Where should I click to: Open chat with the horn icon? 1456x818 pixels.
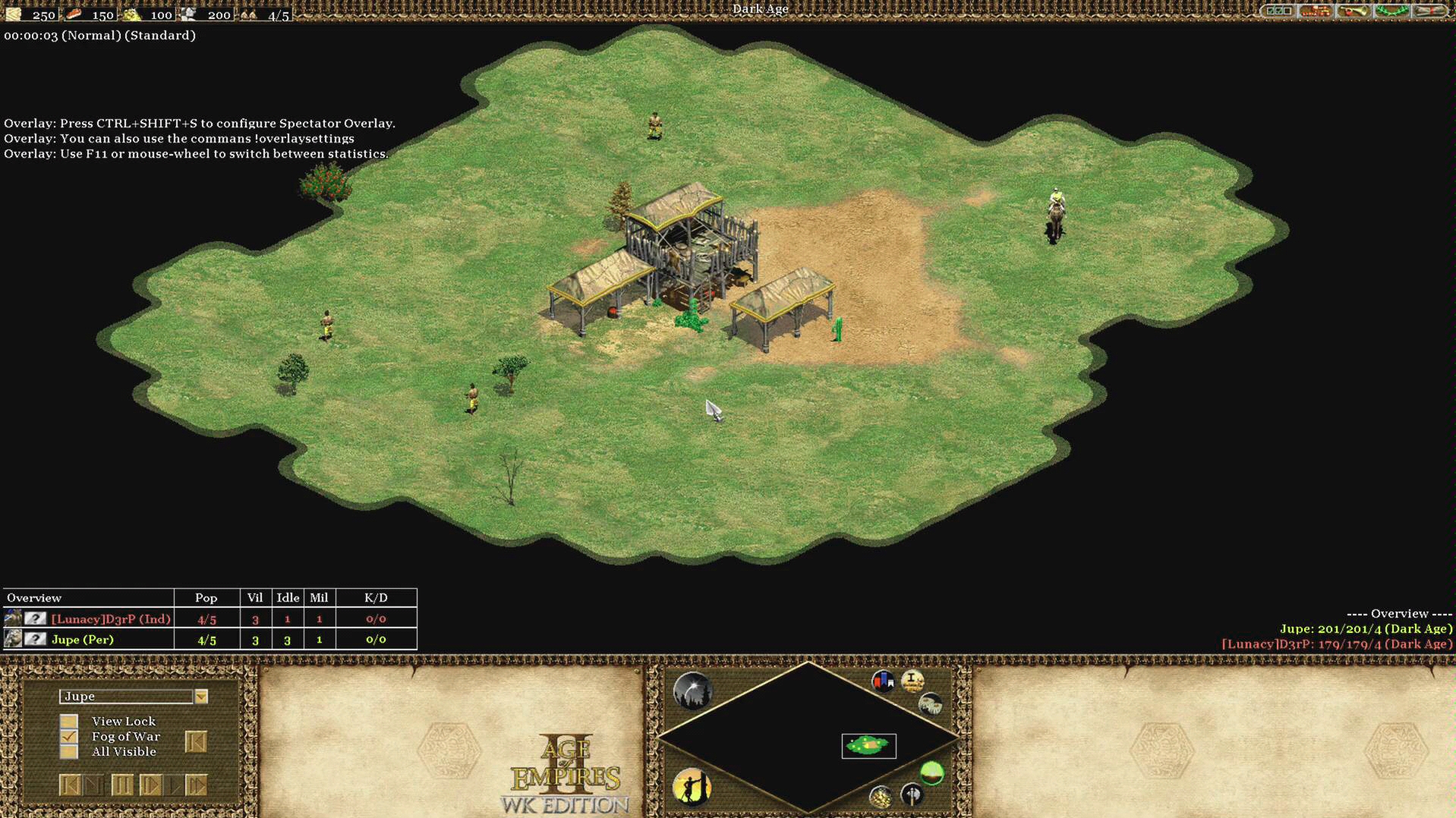click(1354, 11)
